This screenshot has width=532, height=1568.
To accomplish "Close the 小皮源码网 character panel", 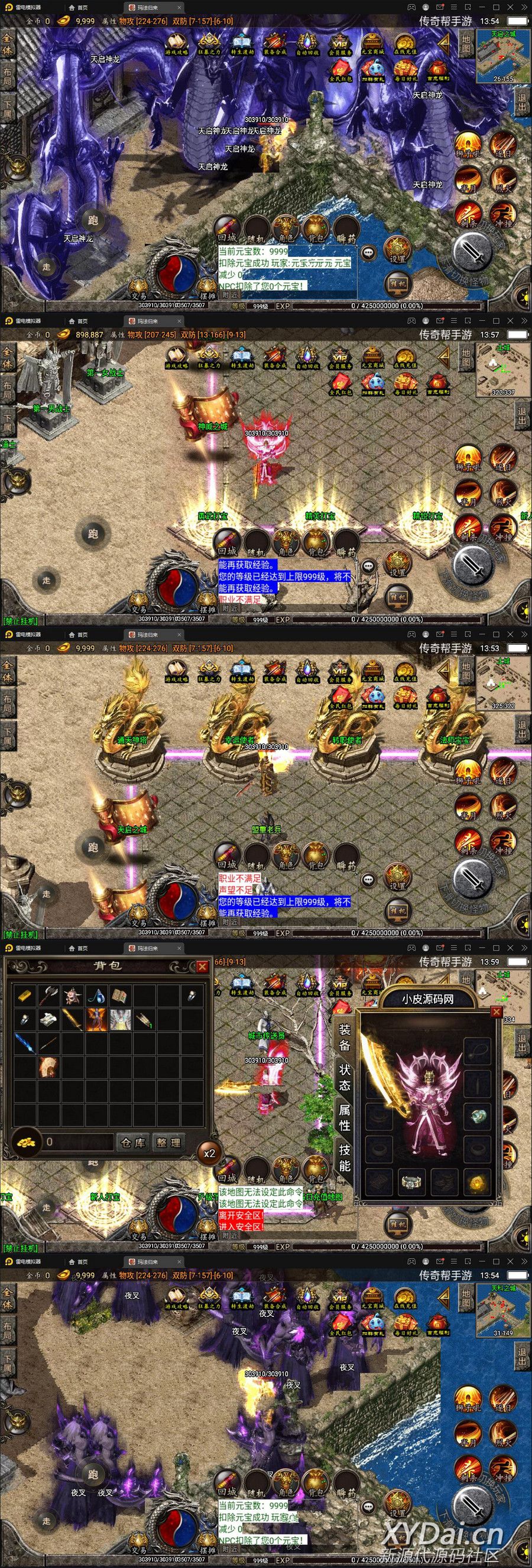I will 496,1011.
